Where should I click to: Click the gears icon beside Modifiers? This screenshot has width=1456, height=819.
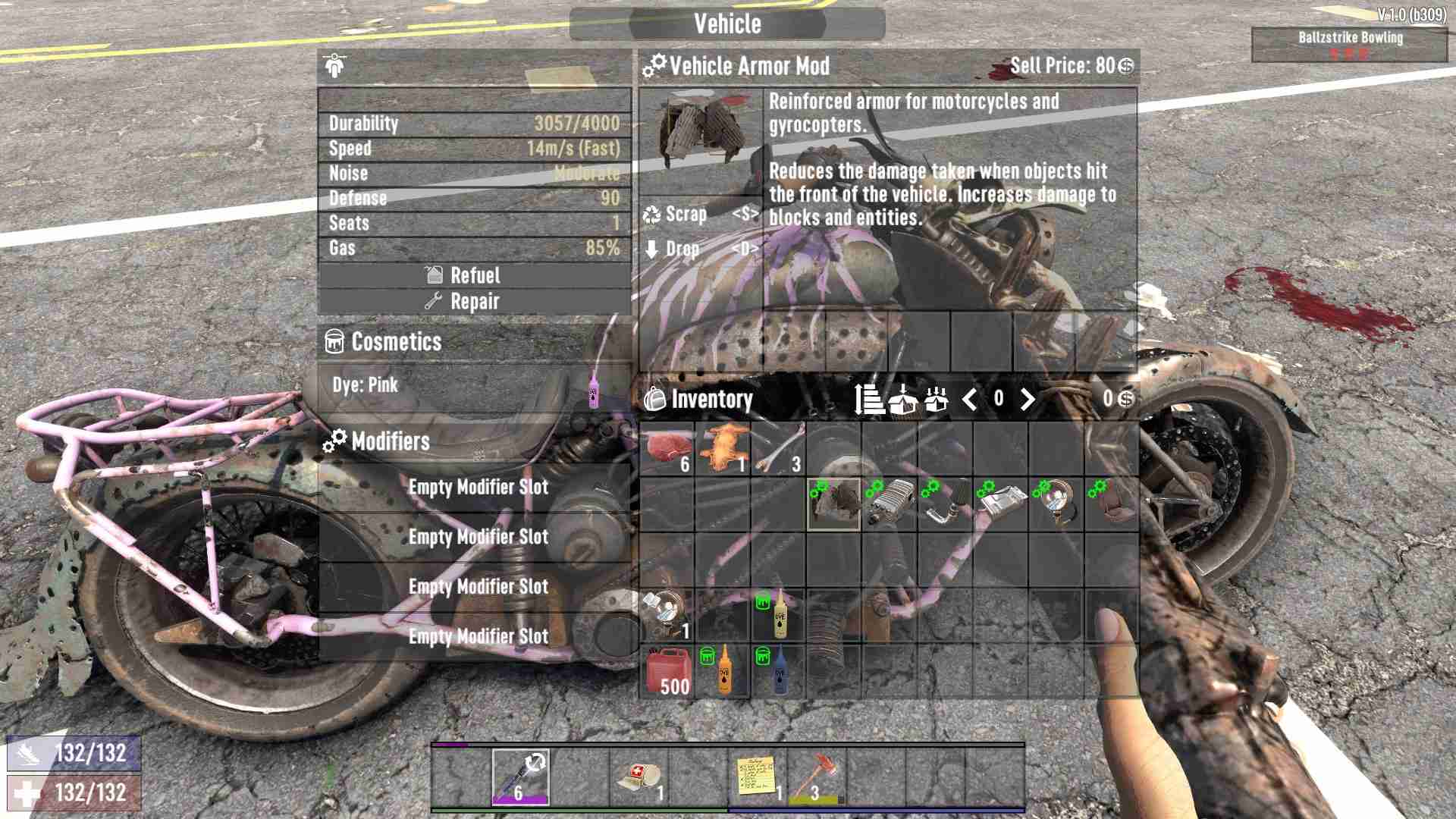click(x=334, y=441)
